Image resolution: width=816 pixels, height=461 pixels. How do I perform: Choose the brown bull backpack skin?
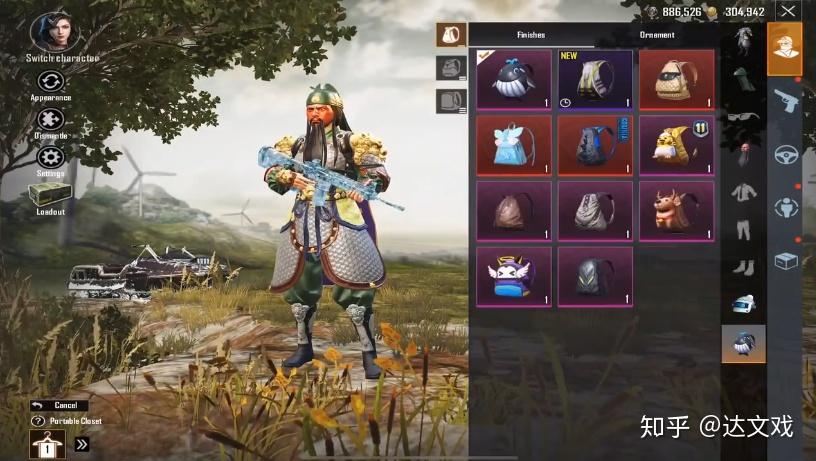point(676,211)
